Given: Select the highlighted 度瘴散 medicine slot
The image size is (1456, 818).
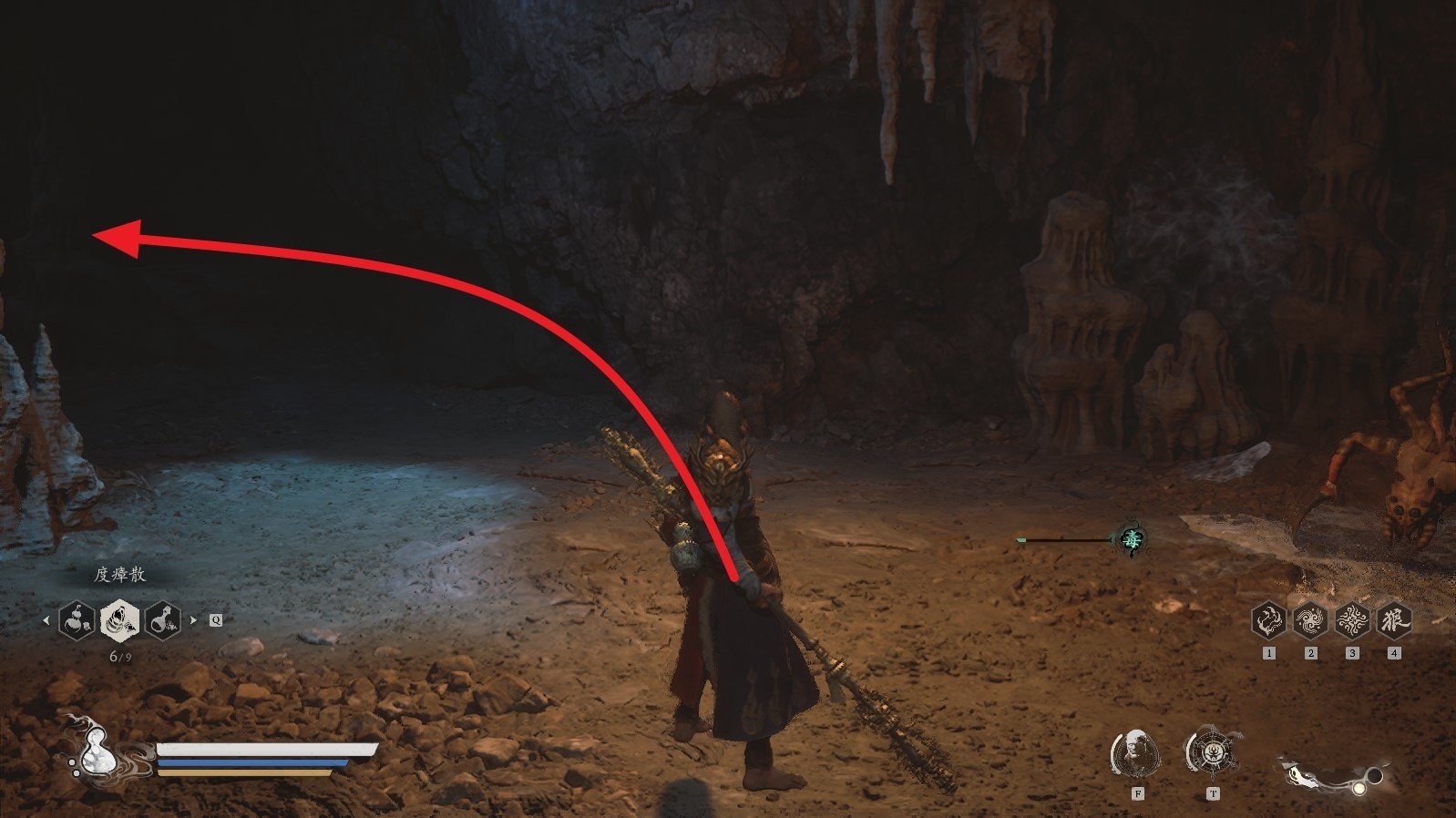Looking at the screenshot, I should pyautogui.click(x=119, y=620).
